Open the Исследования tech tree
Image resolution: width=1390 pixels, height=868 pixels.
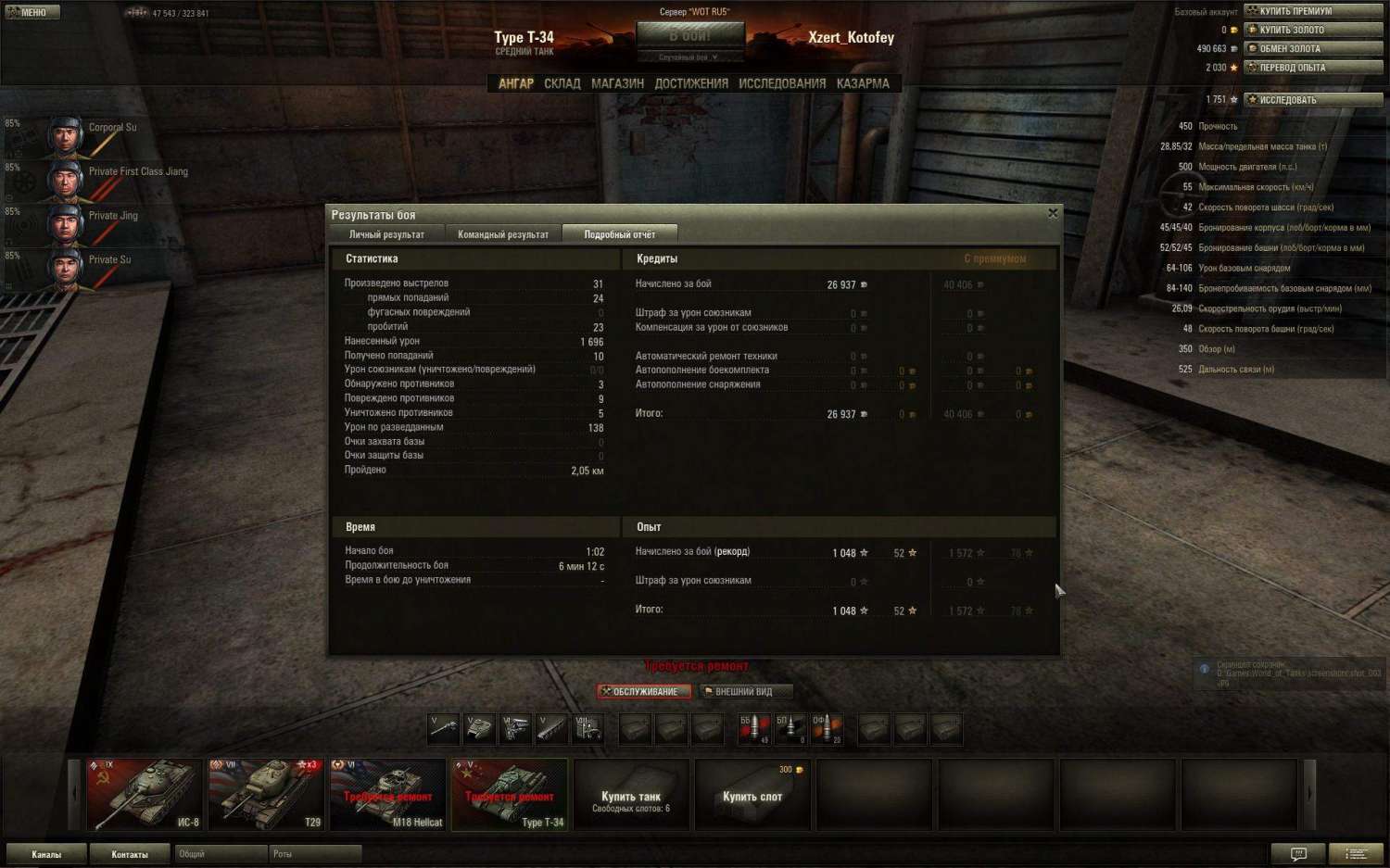coord(782,83)
